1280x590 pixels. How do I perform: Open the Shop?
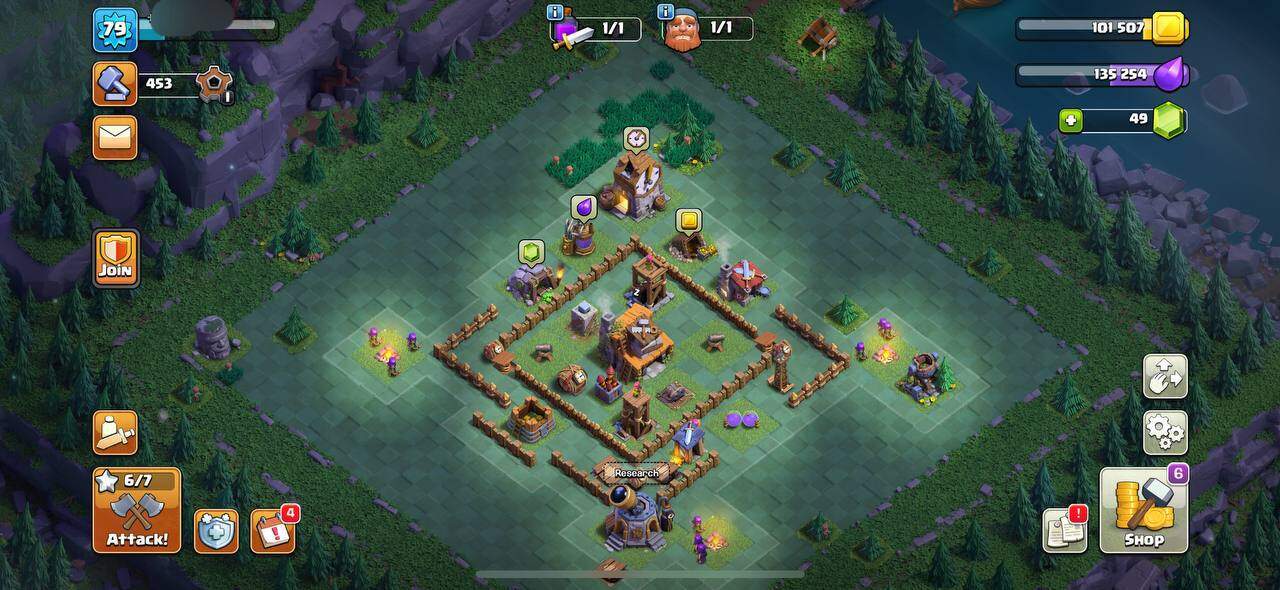pos(1144,510)
